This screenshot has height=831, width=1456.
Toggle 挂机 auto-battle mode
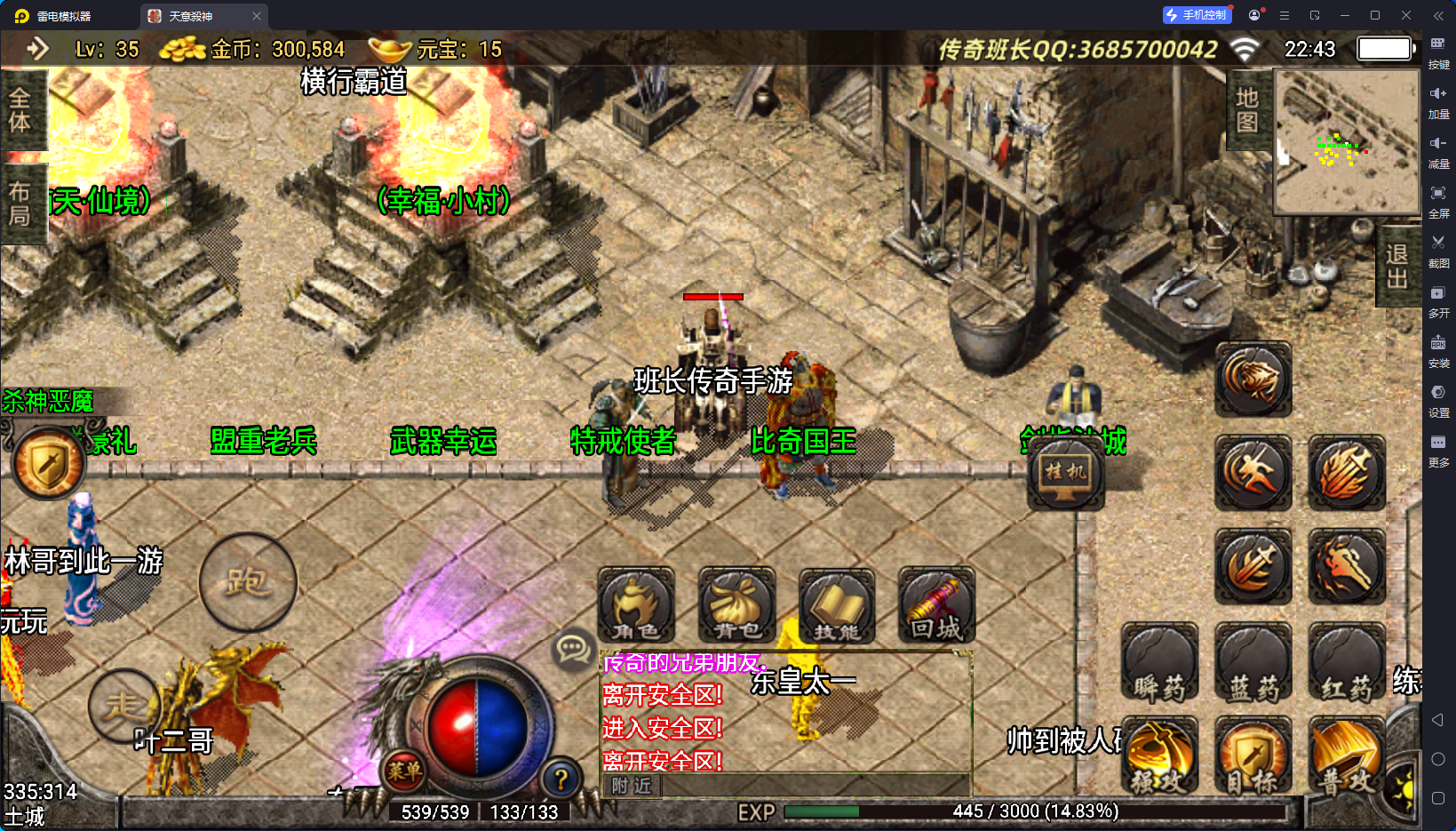tap(1065, 472)
